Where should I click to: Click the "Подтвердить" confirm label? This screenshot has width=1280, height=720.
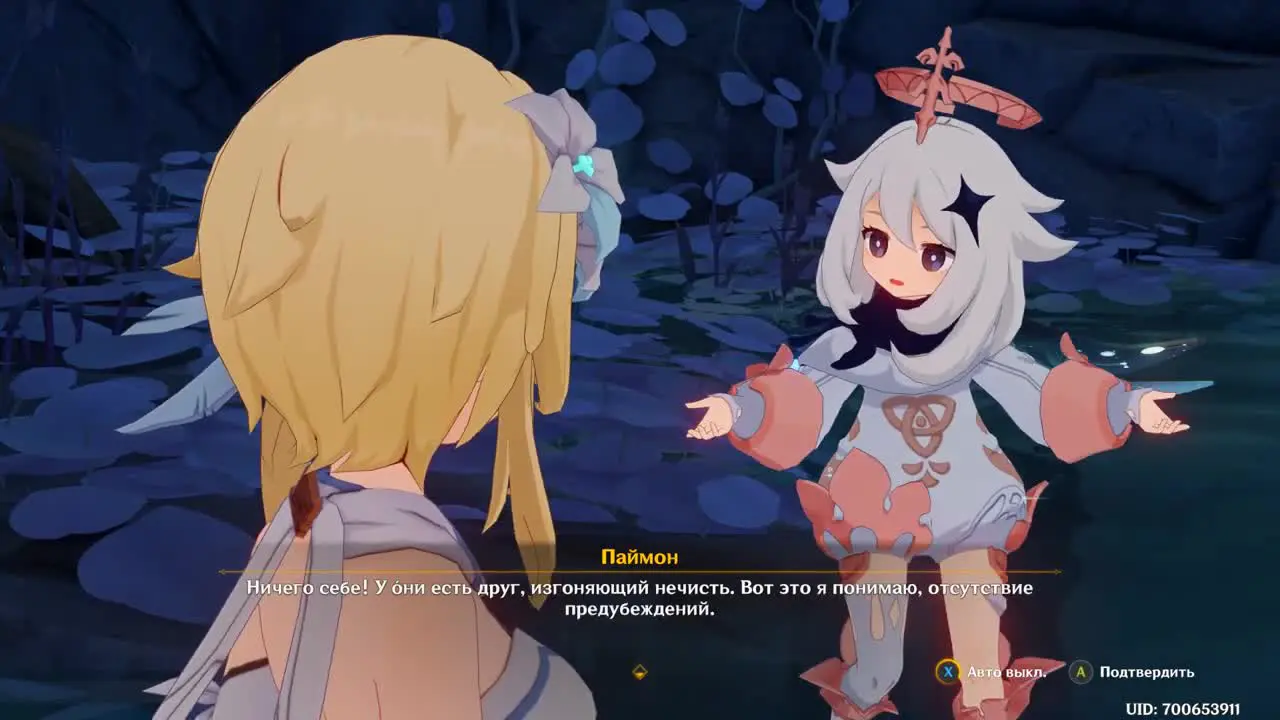tap(1146, 672)
